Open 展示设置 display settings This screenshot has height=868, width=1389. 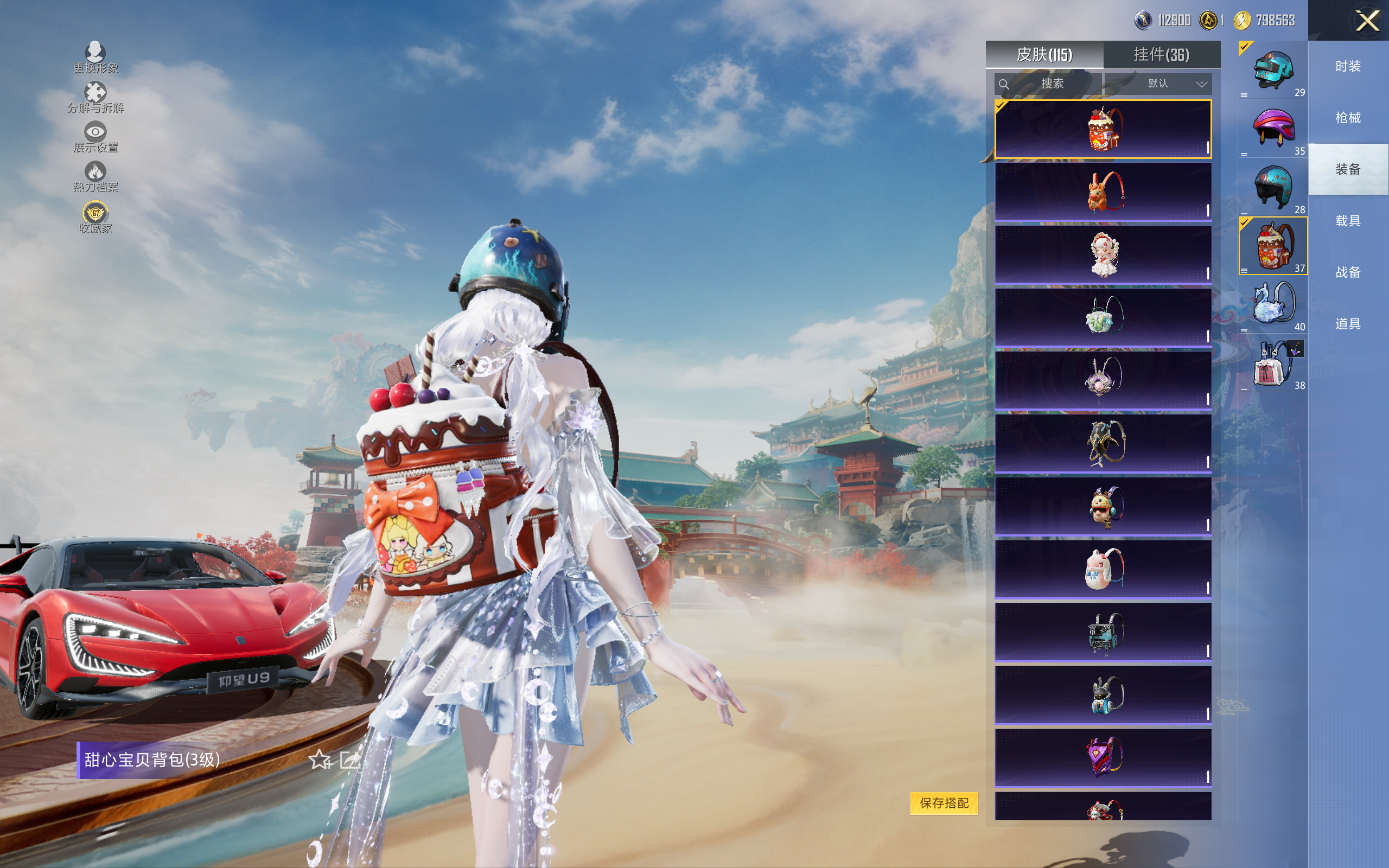[95, 137]
